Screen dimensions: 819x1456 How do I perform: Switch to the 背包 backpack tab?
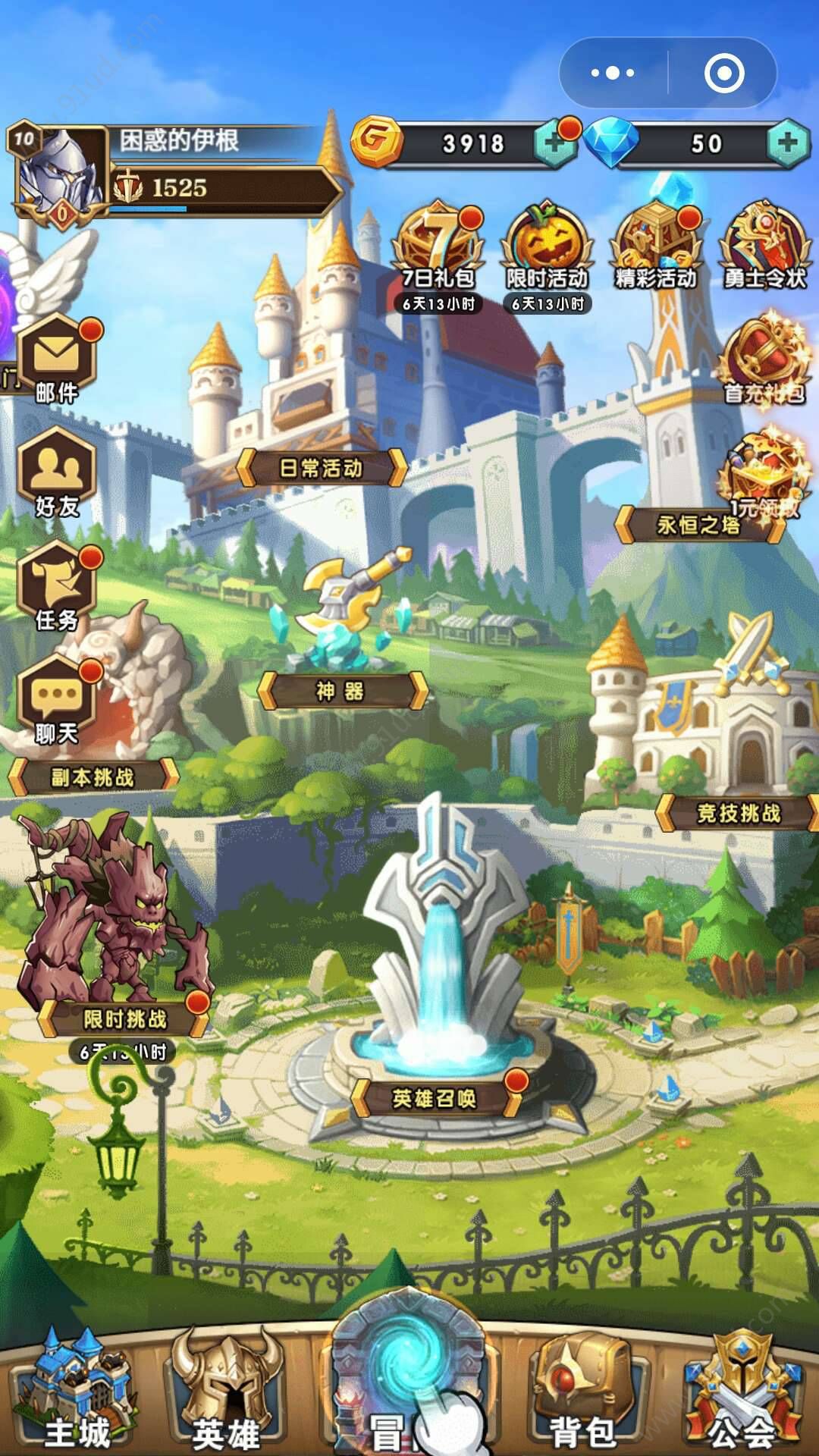point(582,1392)
